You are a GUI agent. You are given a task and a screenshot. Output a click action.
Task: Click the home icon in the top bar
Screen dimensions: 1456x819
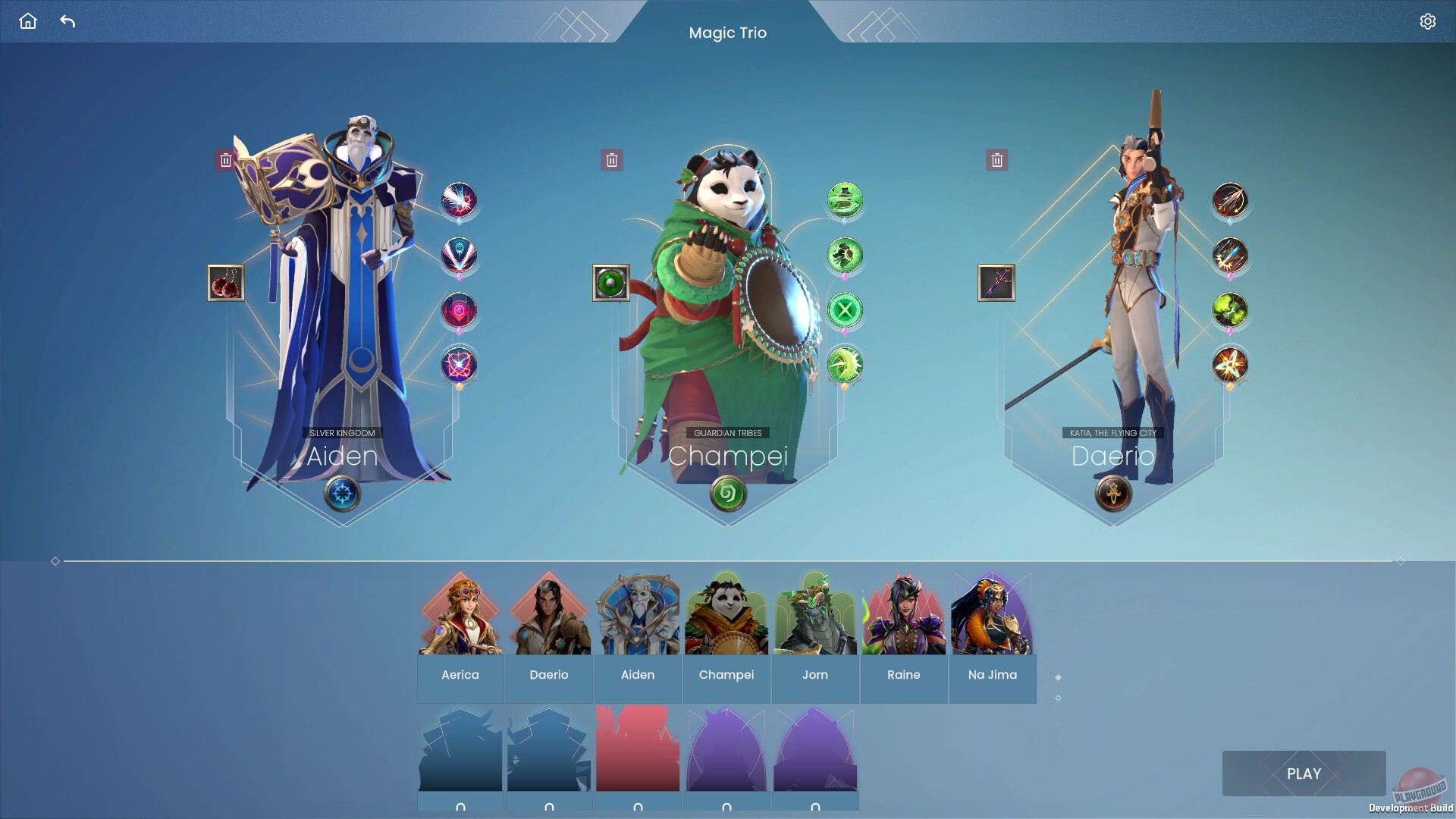tap(28, 21)
